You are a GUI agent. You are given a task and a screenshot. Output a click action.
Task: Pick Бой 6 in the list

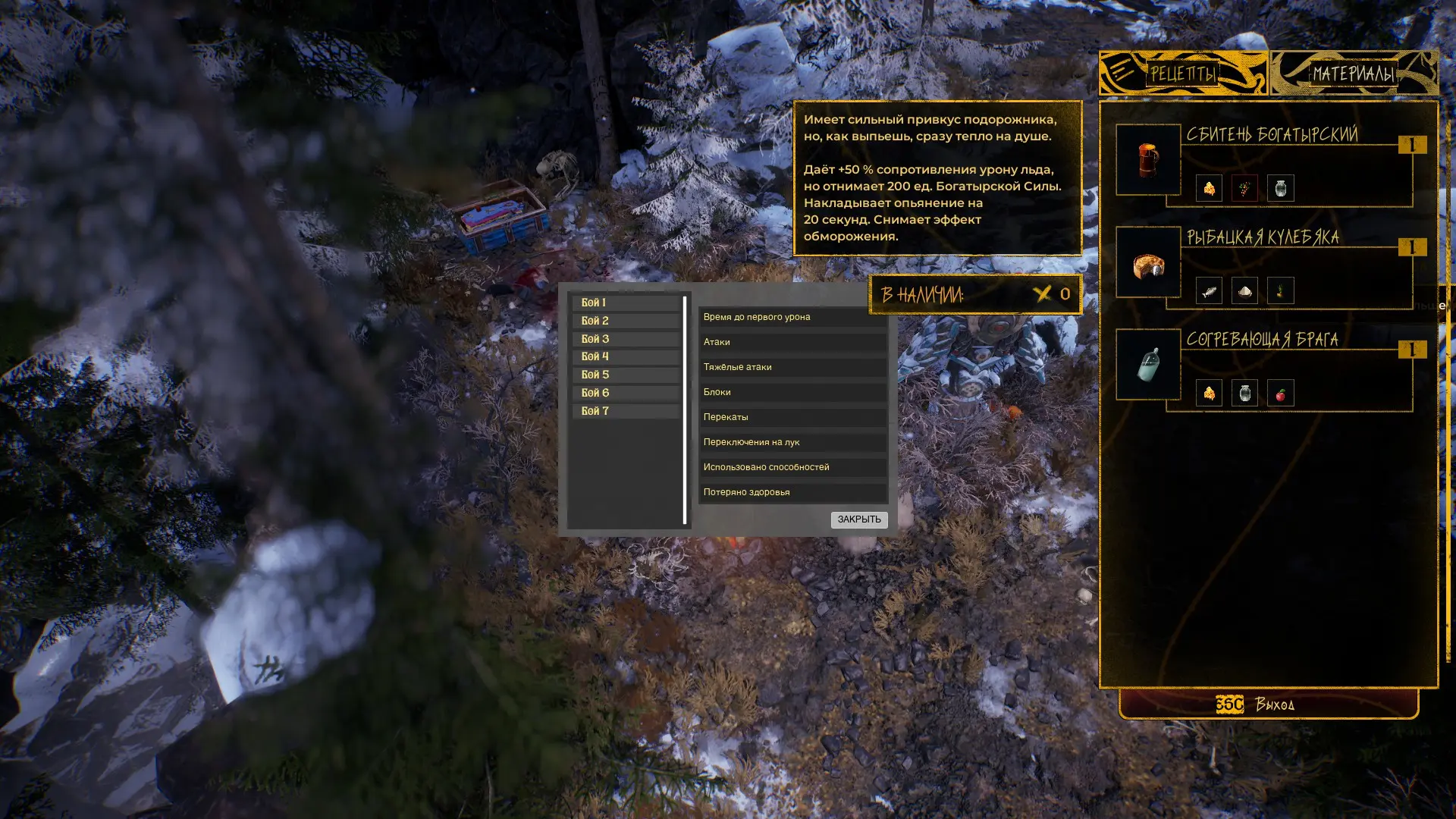click(x=625, y=393)
